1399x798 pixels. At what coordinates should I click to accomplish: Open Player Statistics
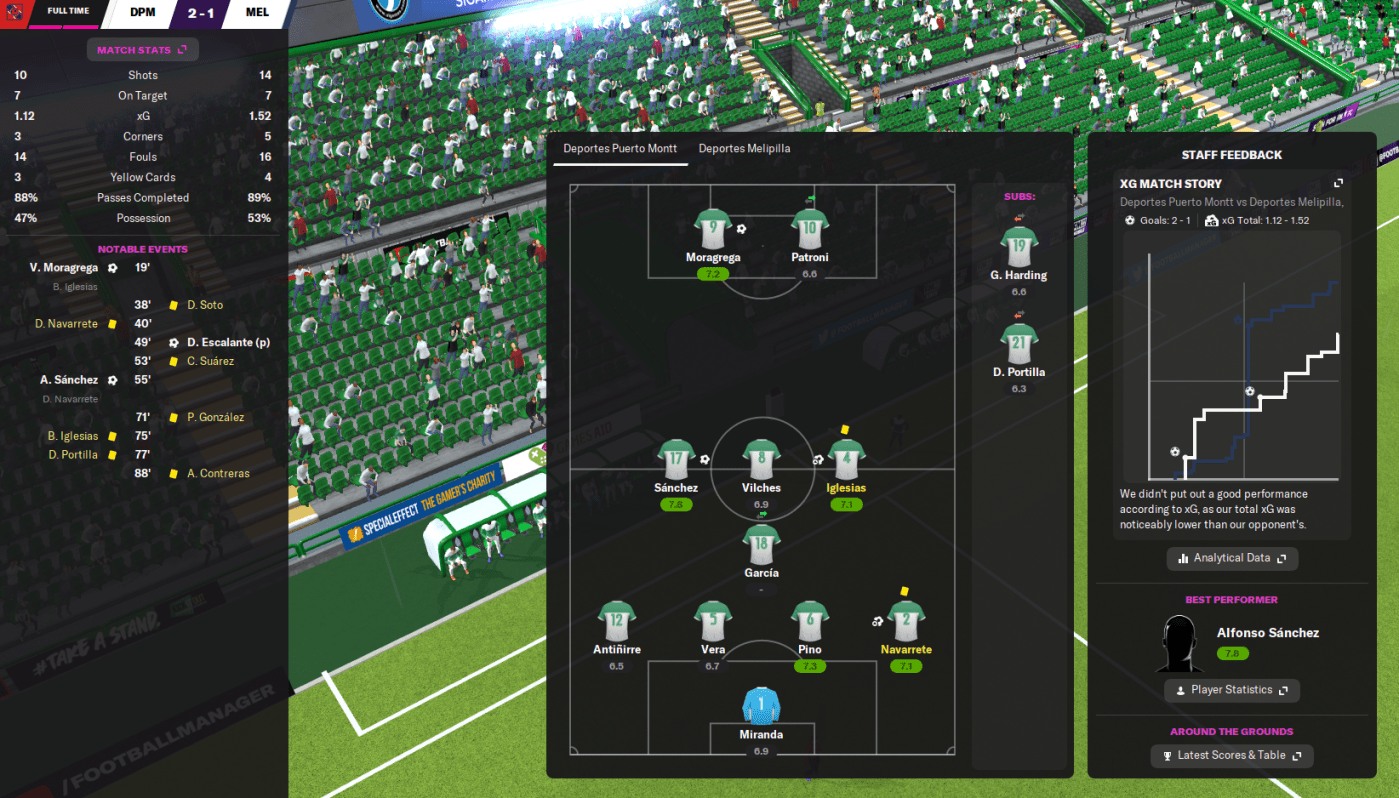[x=1232, y=690]
